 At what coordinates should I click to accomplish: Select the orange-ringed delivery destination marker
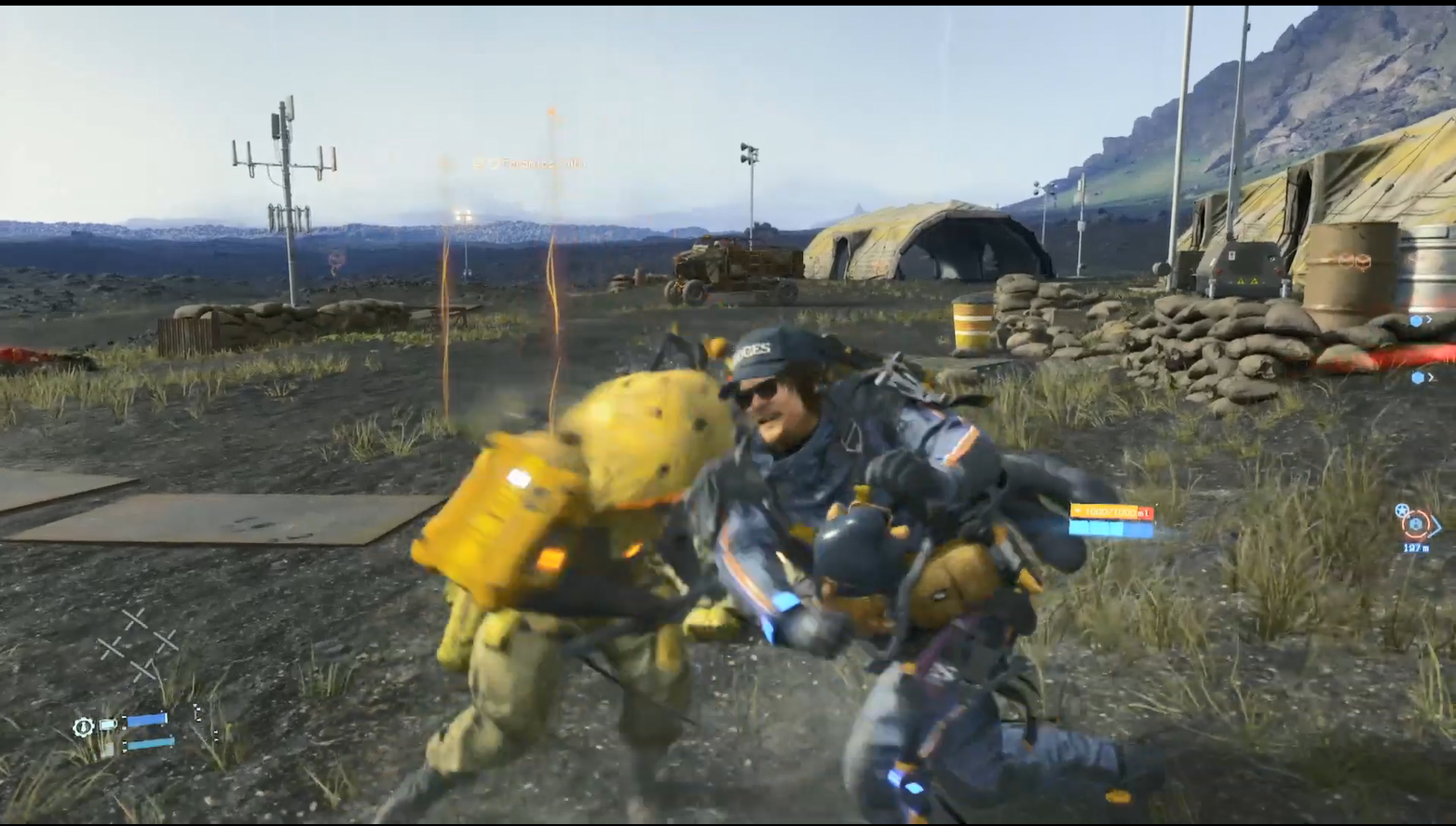(1417, 524)
